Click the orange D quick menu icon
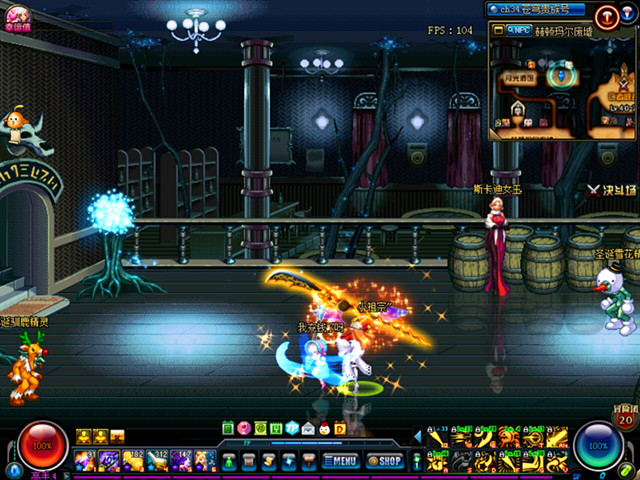The image size is (640, 480). pos(339,428)
